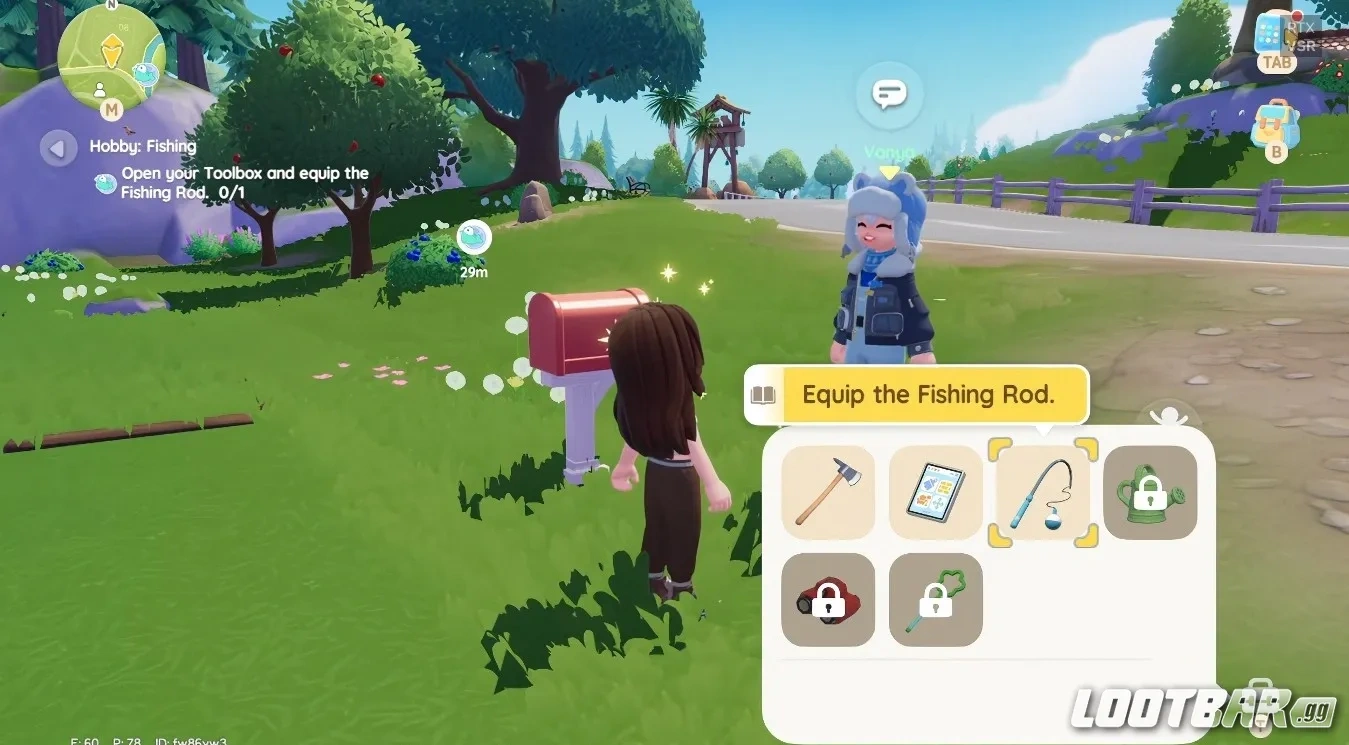Open the quest book icon beside the tooltip
Screen dimensions: 1349x745
coord(763,394)
